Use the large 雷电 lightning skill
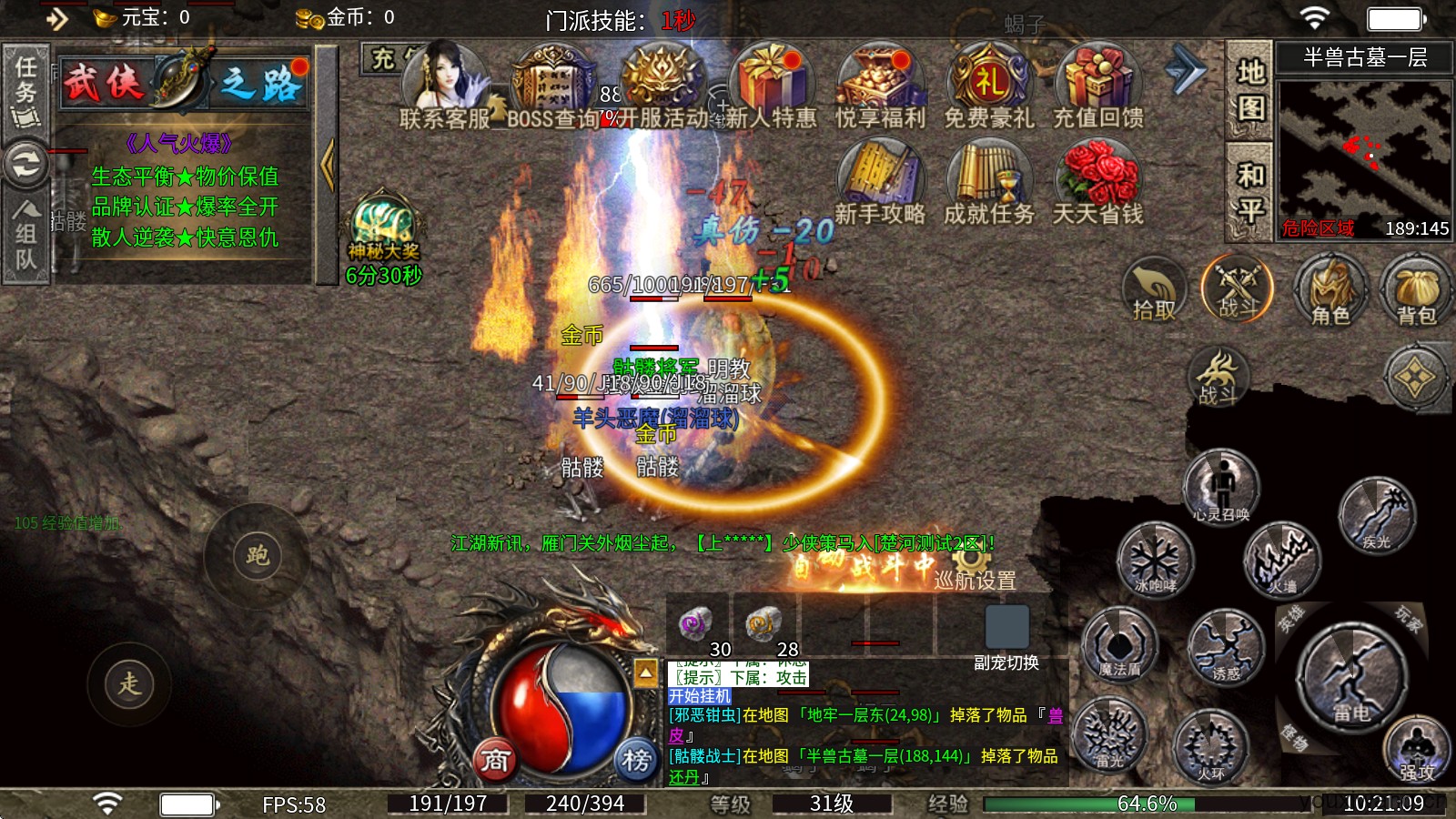The width and height of the screenshot is (1456, 819). tap(1350, 678)
